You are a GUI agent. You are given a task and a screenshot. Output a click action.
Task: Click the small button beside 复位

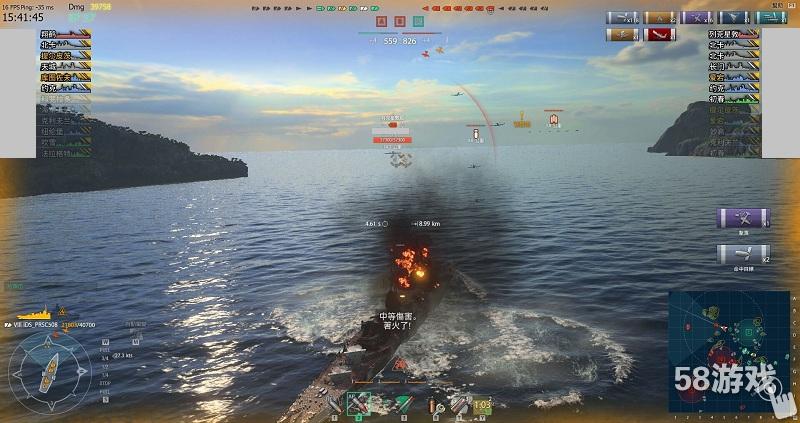click(791, 4)
